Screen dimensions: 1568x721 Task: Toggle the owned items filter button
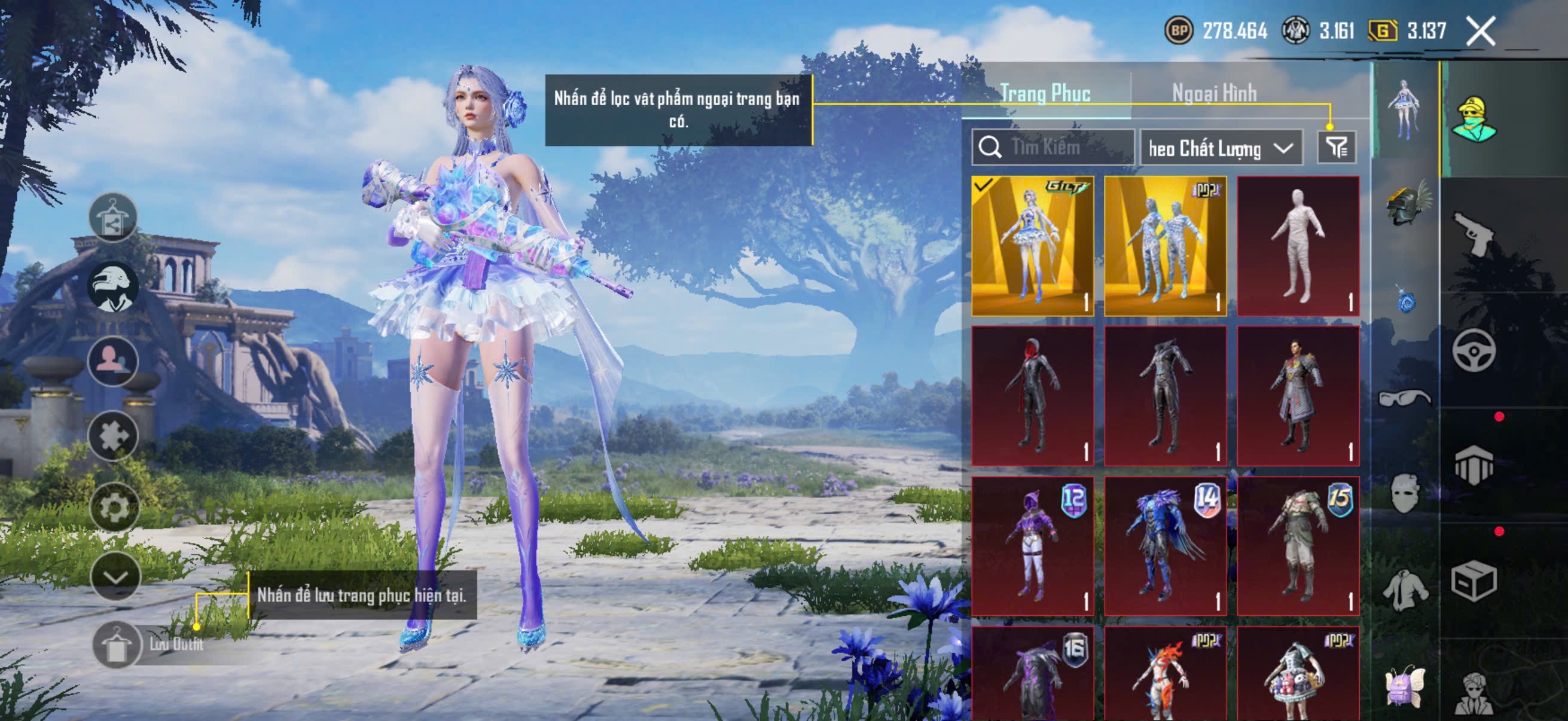(1336, 147)
